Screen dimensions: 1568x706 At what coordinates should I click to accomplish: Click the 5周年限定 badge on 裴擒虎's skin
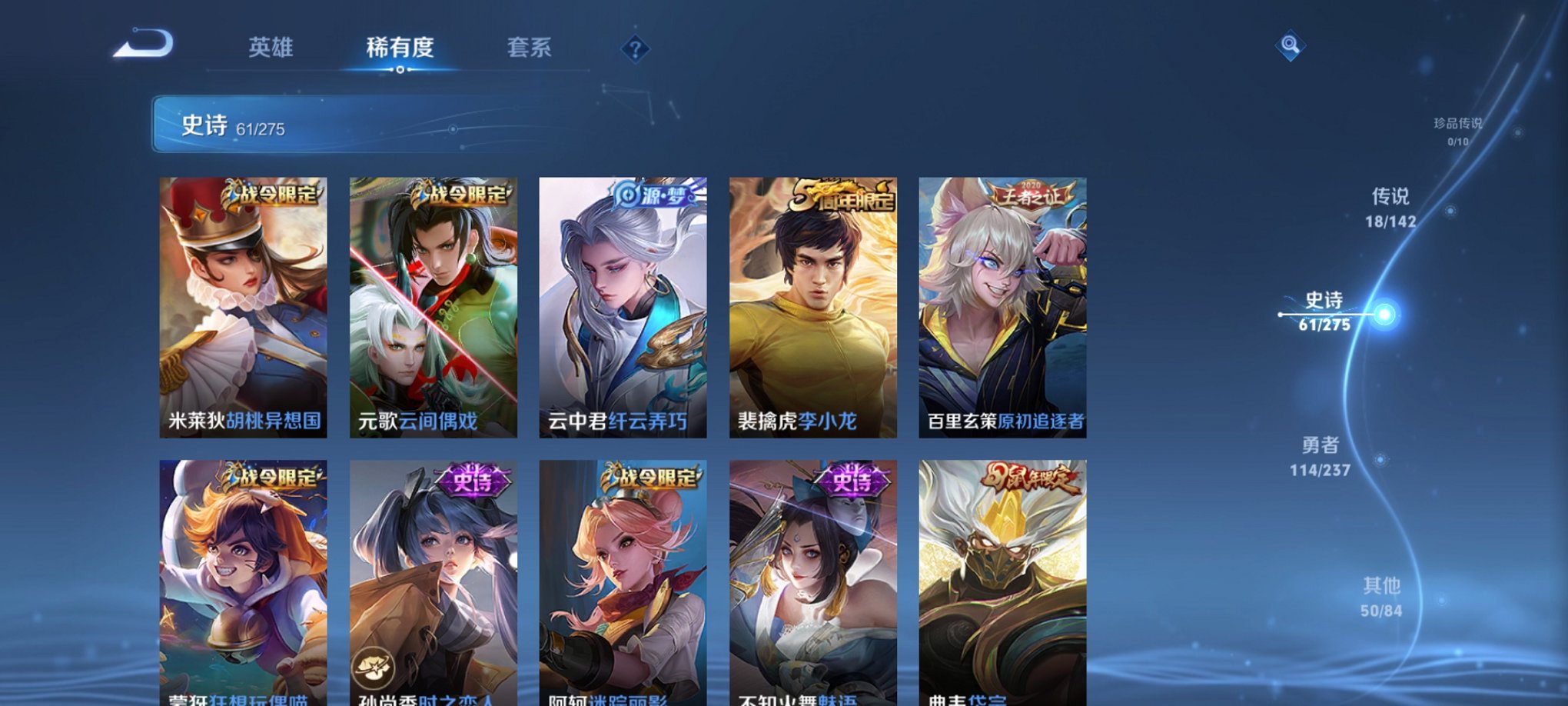click(844, 195)
